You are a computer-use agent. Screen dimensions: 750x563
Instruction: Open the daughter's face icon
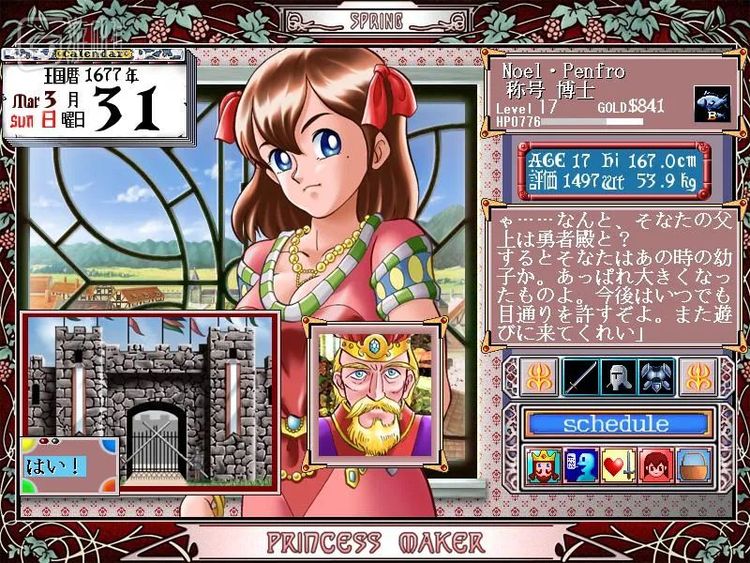[x=654, y=467]
